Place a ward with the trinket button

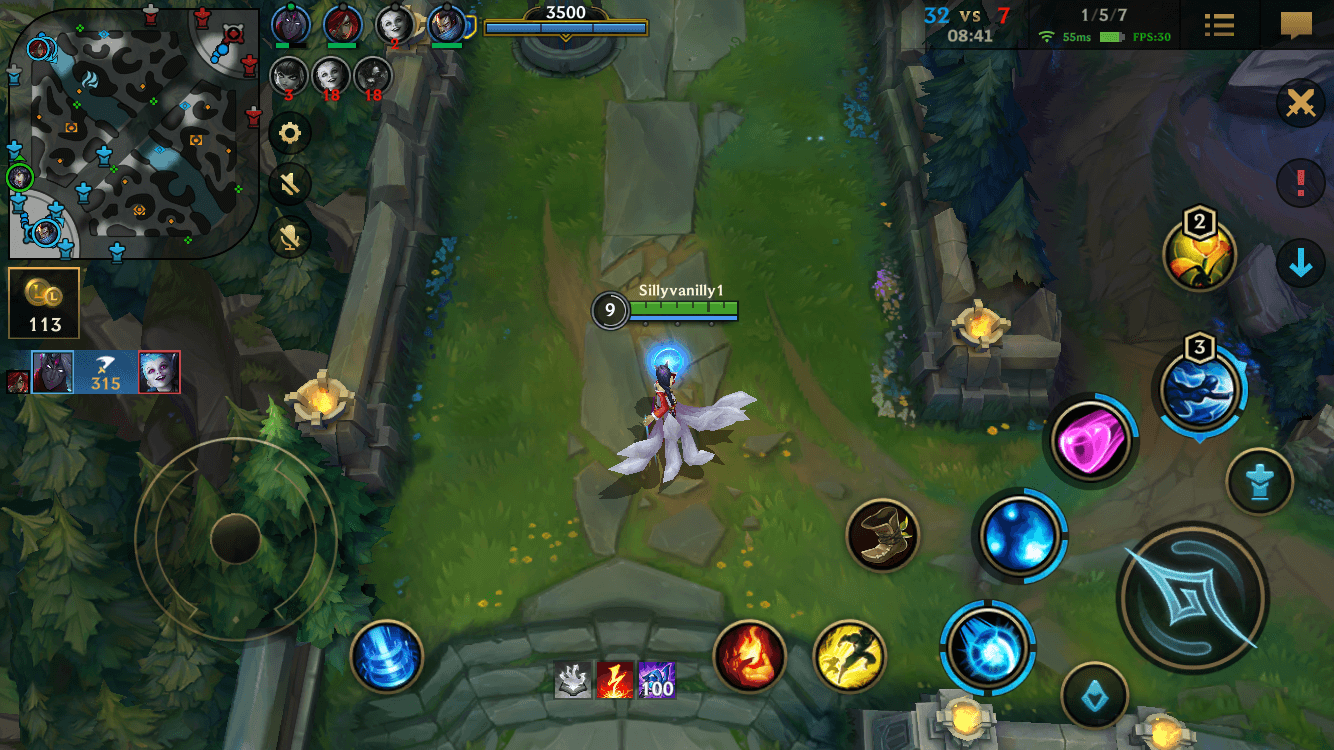point(1260,481)
